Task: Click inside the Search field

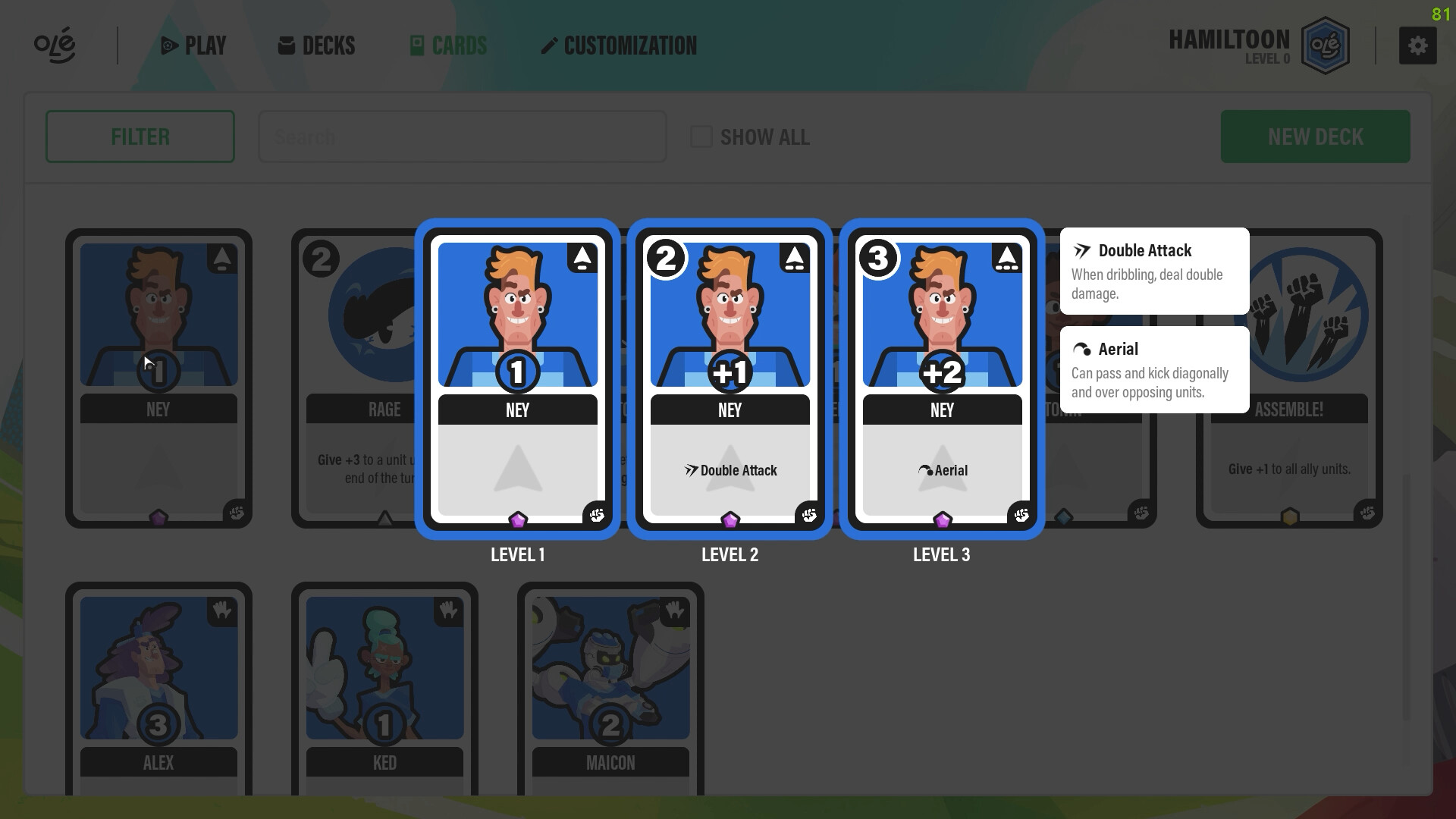Action: click(x=463, y=136)
